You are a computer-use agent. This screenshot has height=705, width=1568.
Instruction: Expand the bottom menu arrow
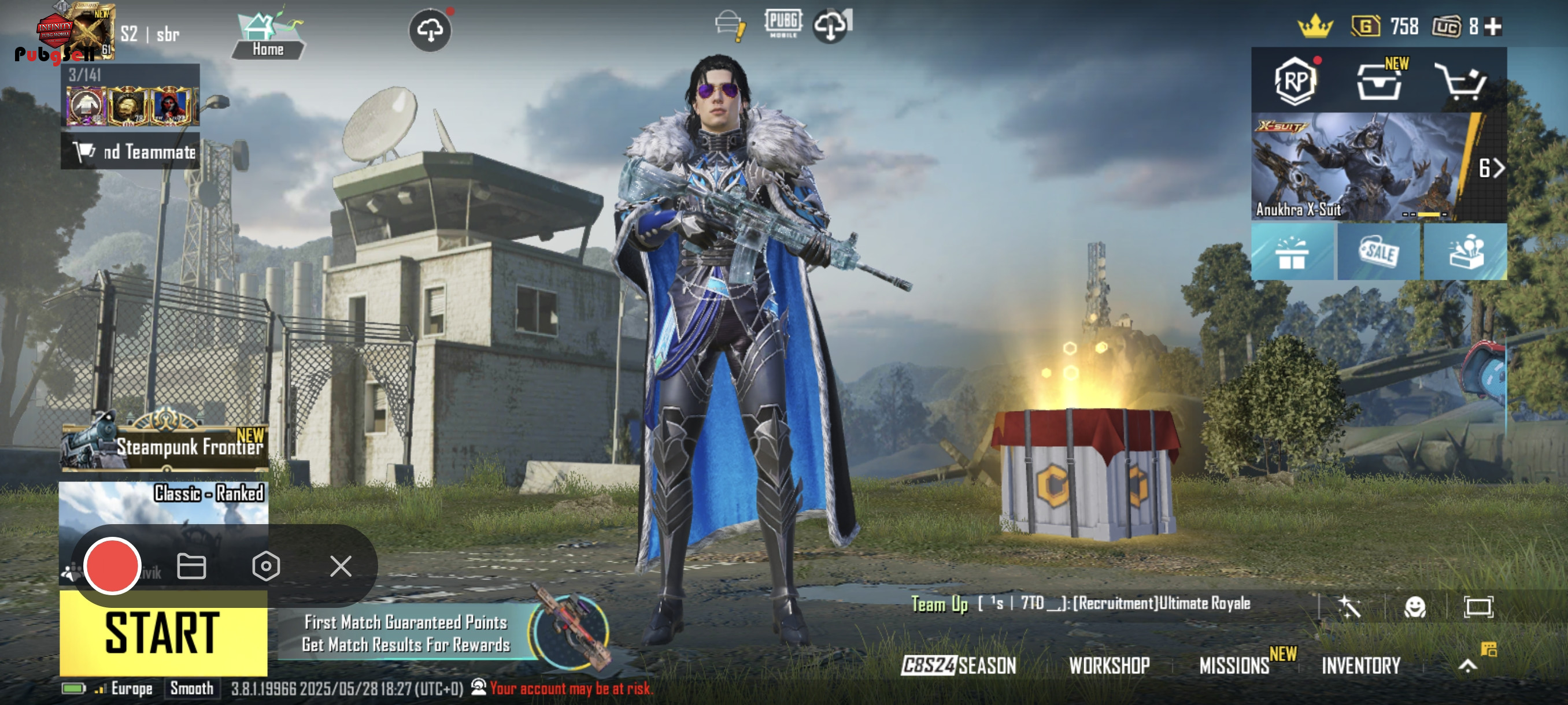(1467, 666)
